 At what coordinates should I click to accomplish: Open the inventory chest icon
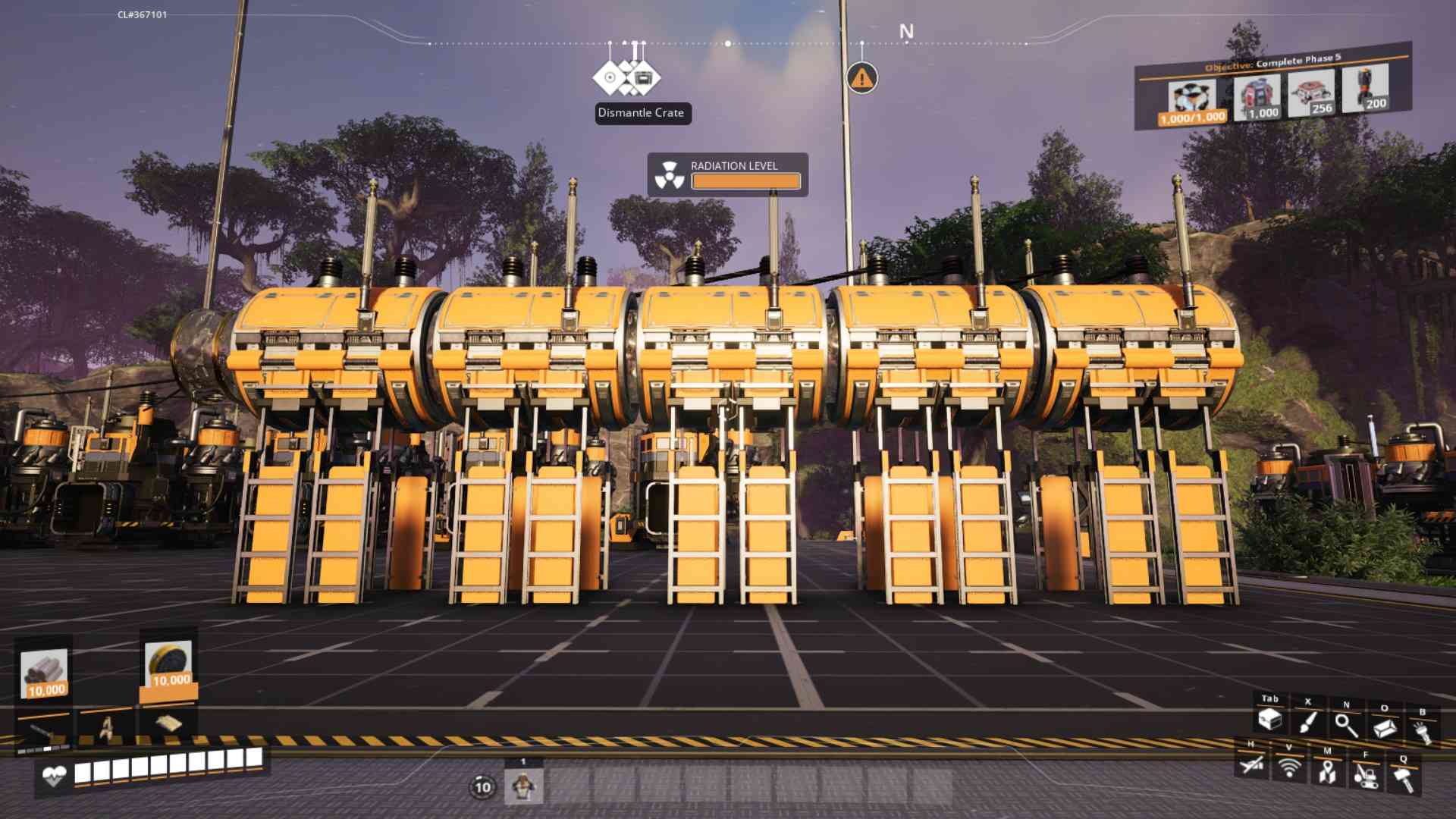click(1269, 720)
